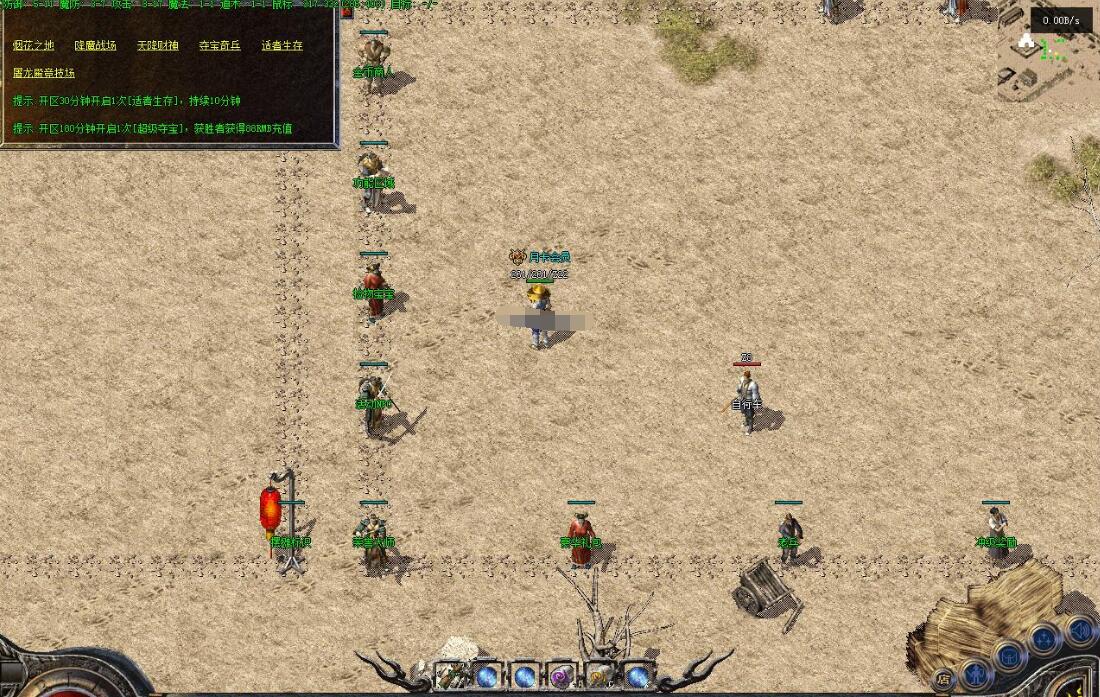Choose the 天降财神 event link
The height and width of the screenshot is (697, 1100).
[x=157, y=46]
